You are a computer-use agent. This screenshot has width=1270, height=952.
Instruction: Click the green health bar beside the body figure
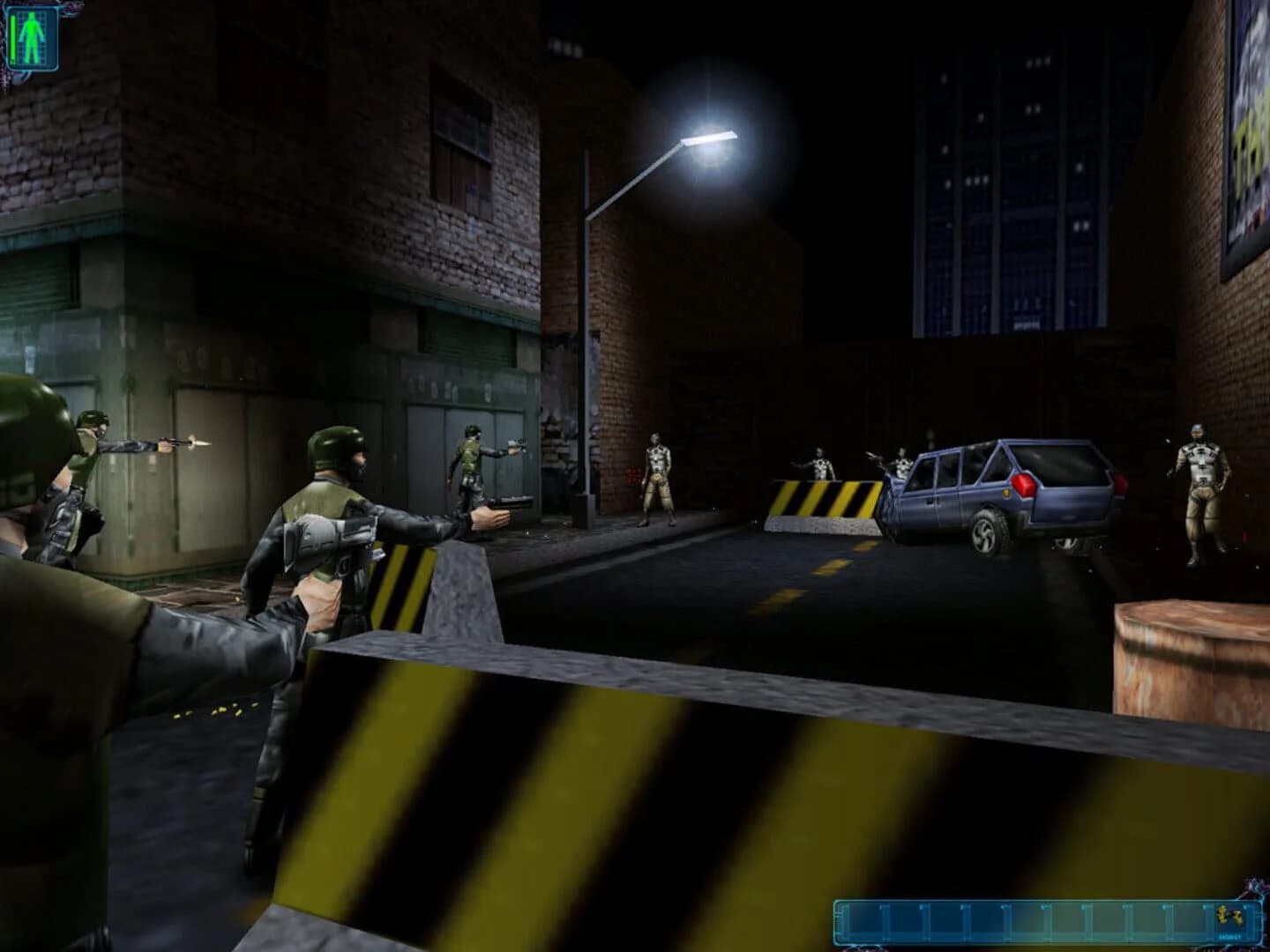click(x=13, y=37)
